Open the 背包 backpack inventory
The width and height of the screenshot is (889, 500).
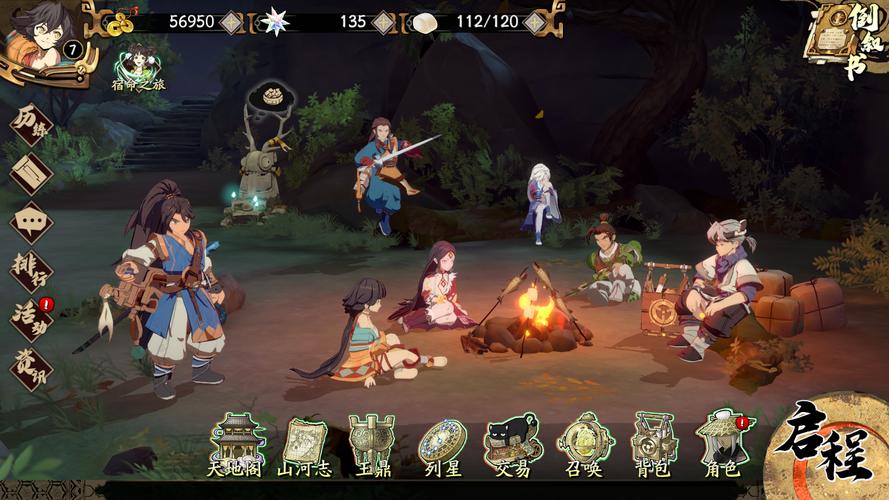[x=652, y=444]
